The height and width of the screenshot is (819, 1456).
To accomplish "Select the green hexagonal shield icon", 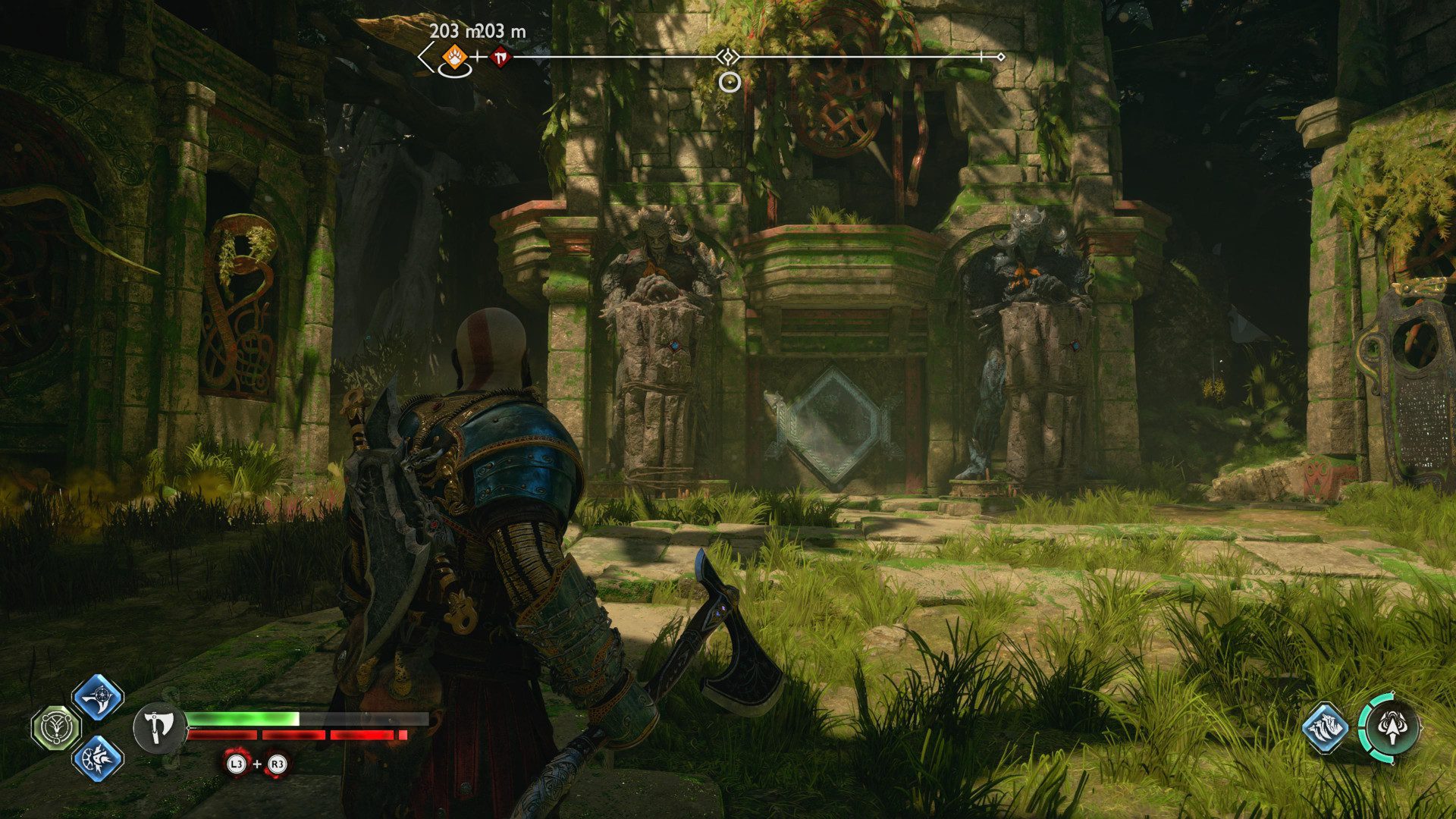I will [x=55, y=726].
